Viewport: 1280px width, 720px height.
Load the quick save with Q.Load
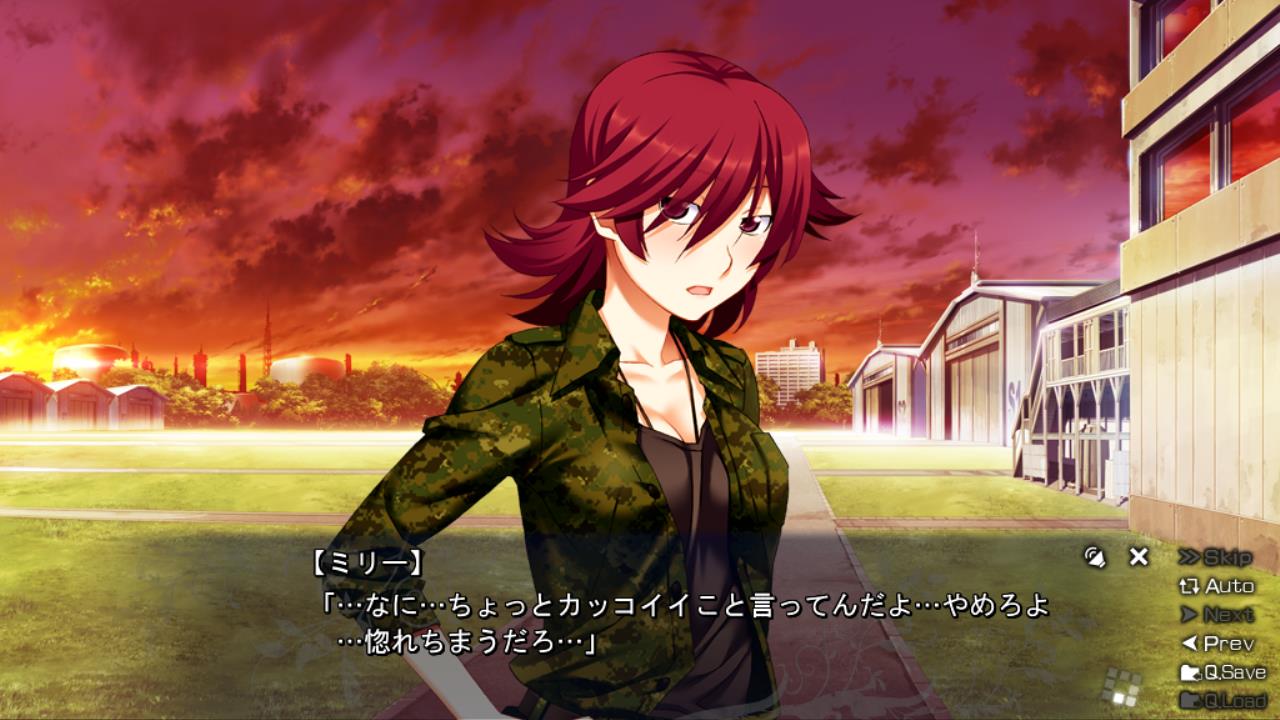coord(1223,700)
